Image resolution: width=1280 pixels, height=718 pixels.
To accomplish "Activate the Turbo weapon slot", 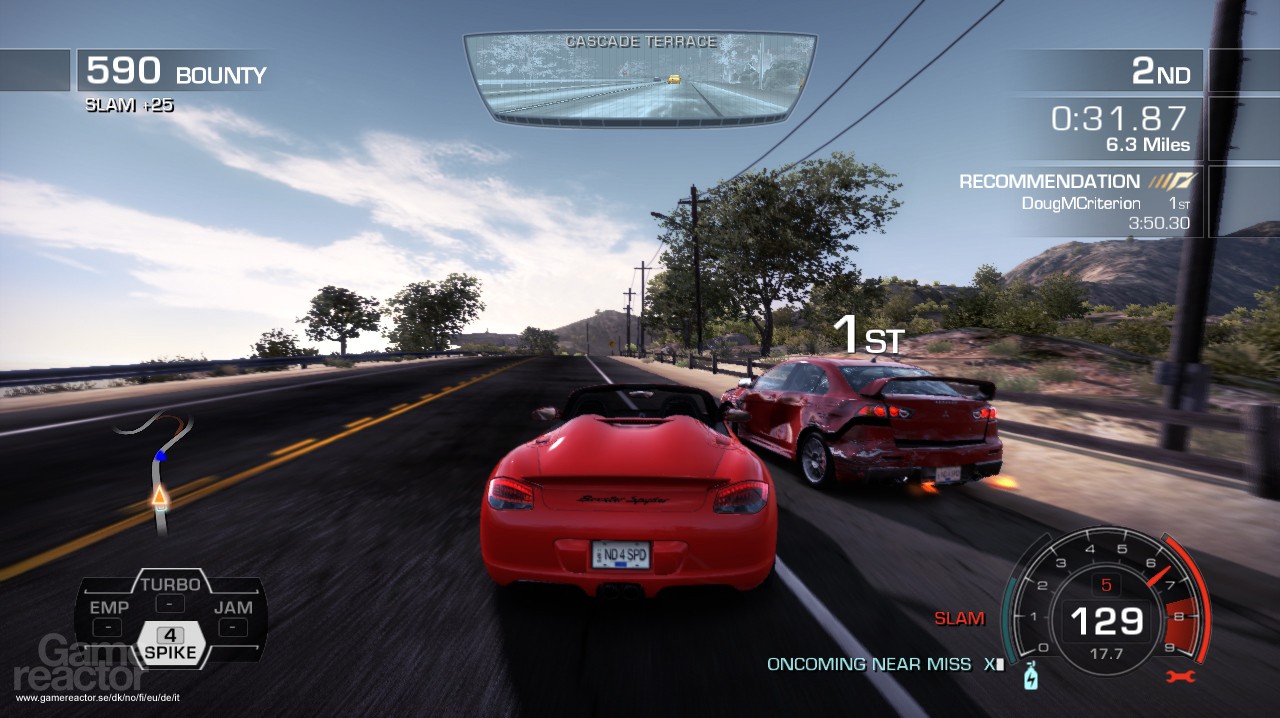I will point(171,592).
